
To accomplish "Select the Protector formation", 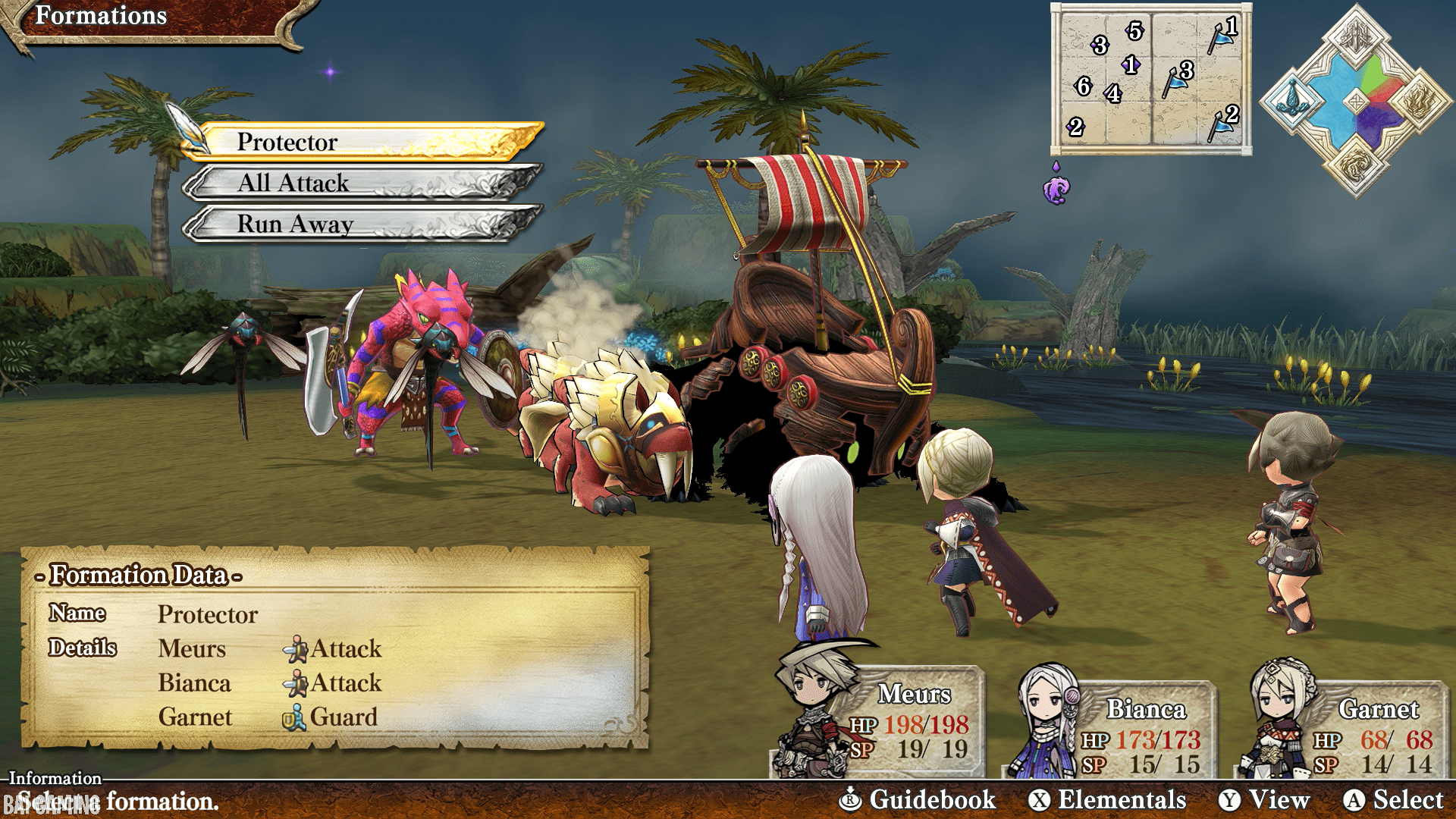I will pyautogui.click(x=364, y=142).
